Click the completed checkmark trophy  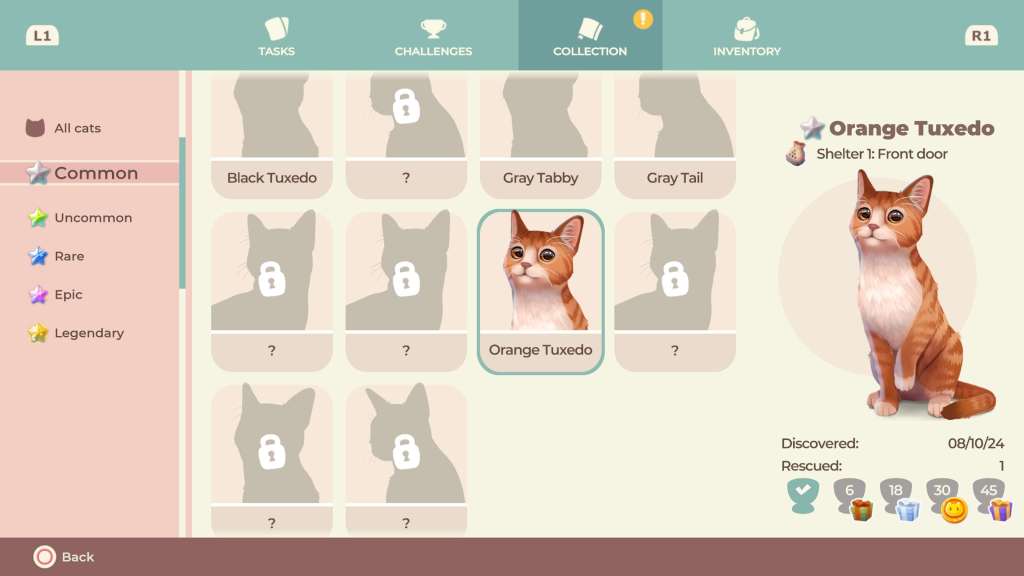(802, 495)
